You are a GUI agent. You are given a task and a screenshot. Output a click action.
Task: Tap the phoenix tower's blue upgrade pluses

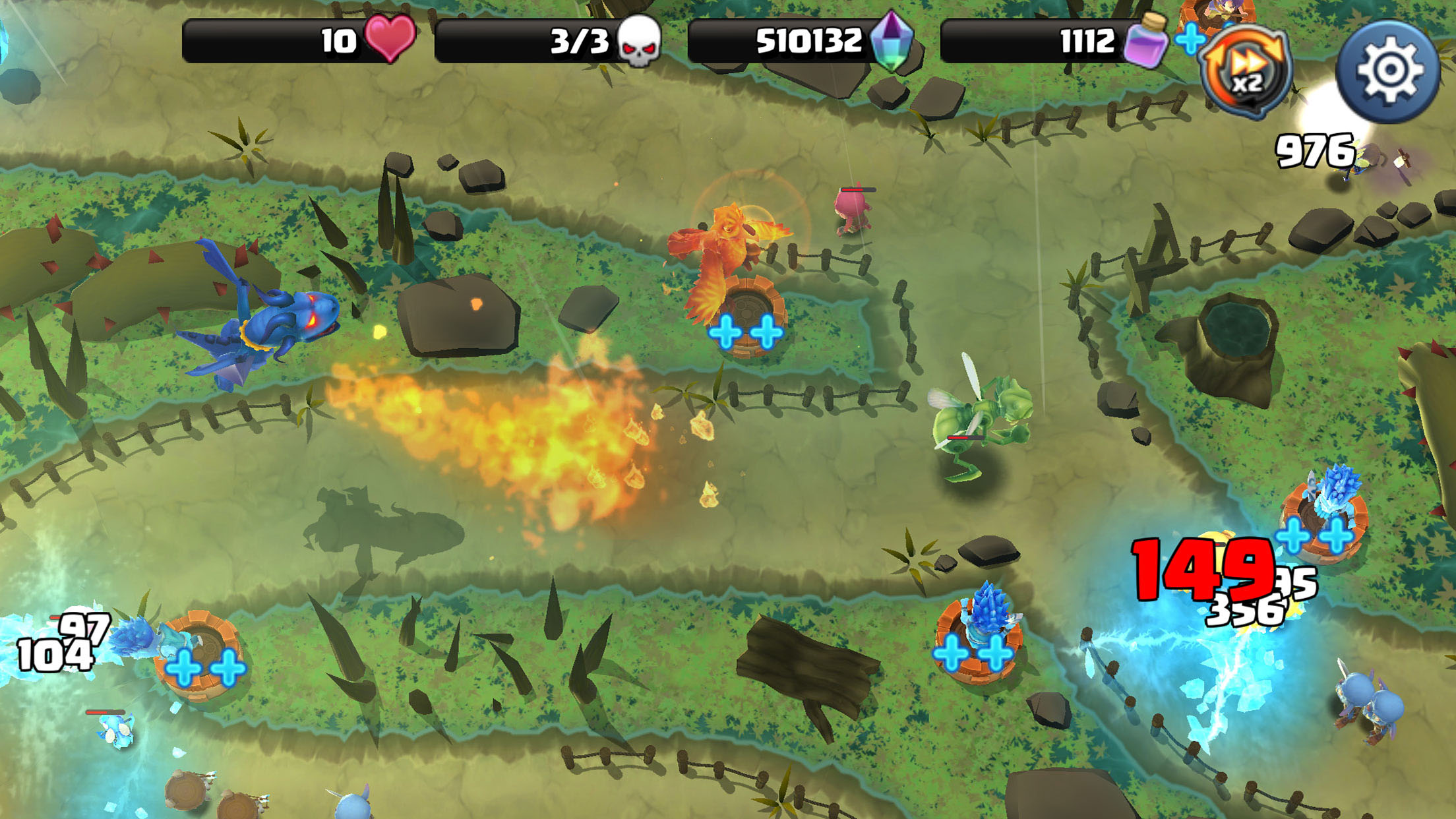746,331
